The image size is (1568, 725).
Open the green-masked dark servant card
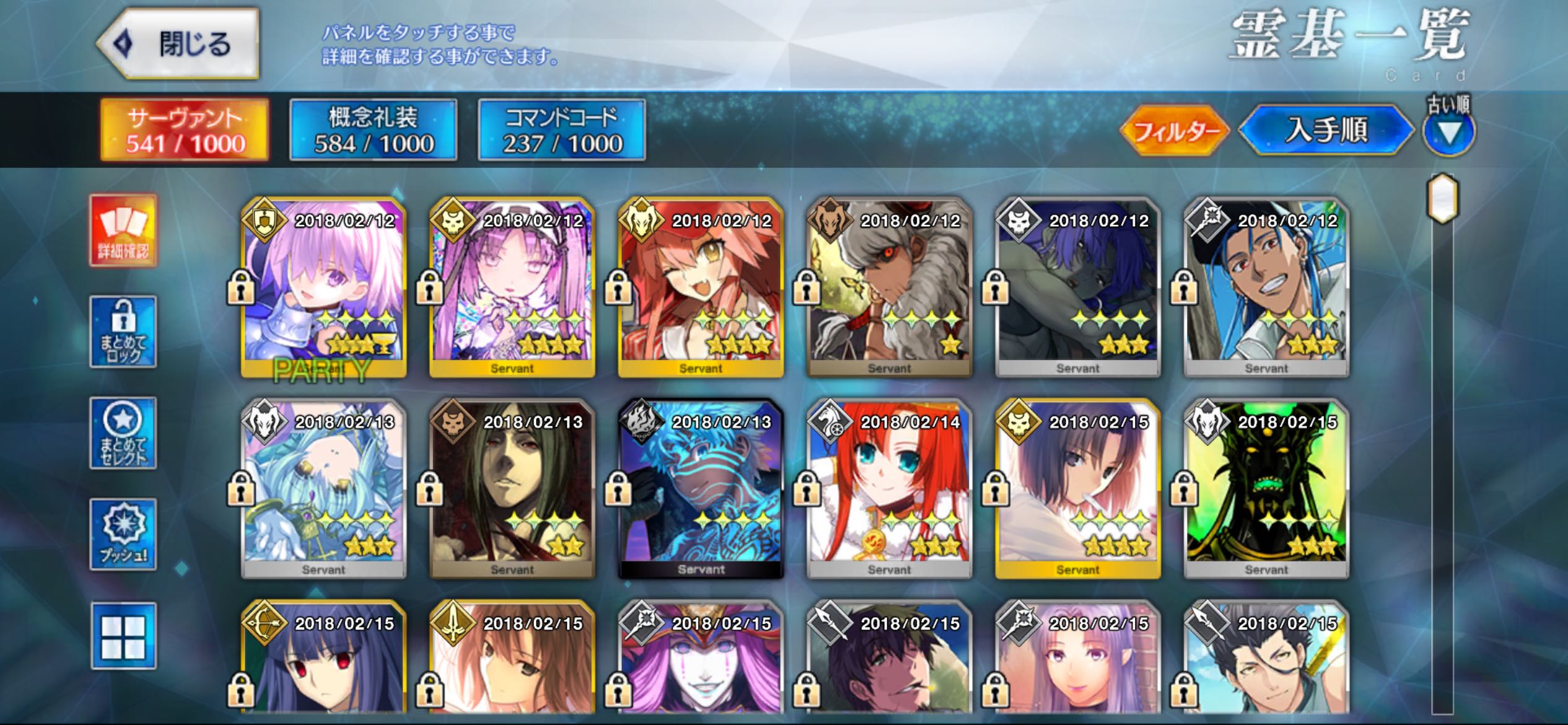[x=1266, y=489]
